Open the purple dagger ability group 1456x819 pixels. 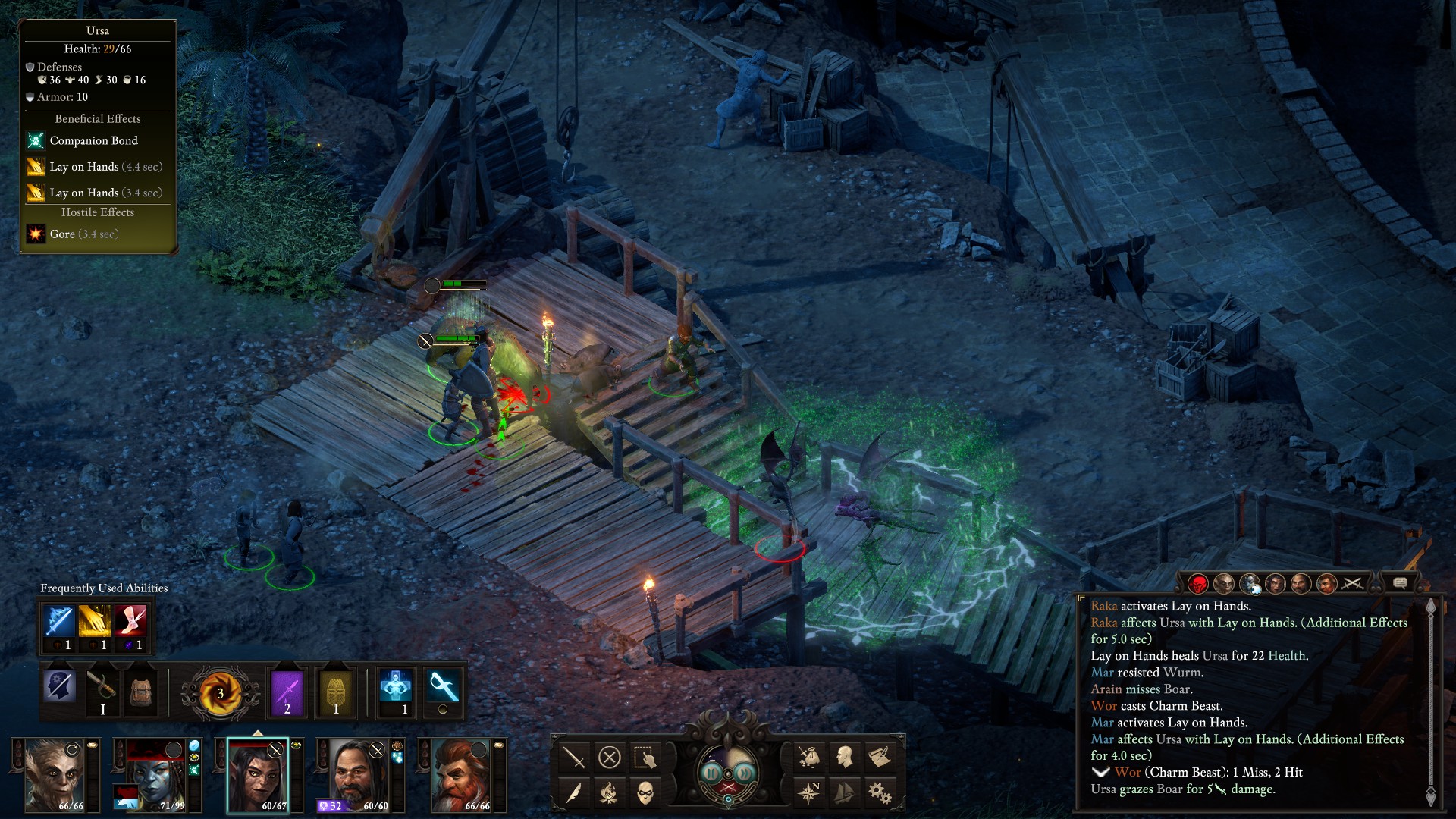[287, 692]
